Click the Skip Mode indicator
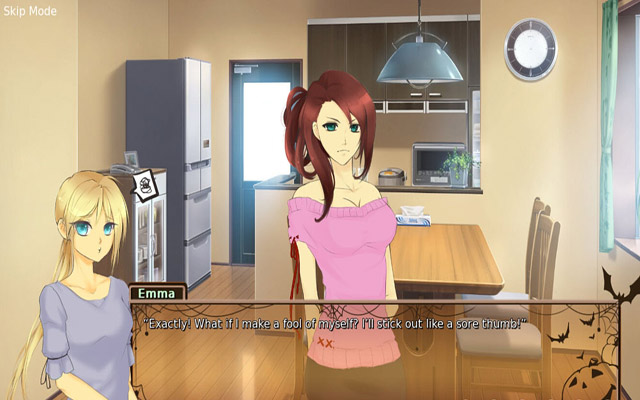Viewport: 640px width, 400px height. click(x=29, y=11)
